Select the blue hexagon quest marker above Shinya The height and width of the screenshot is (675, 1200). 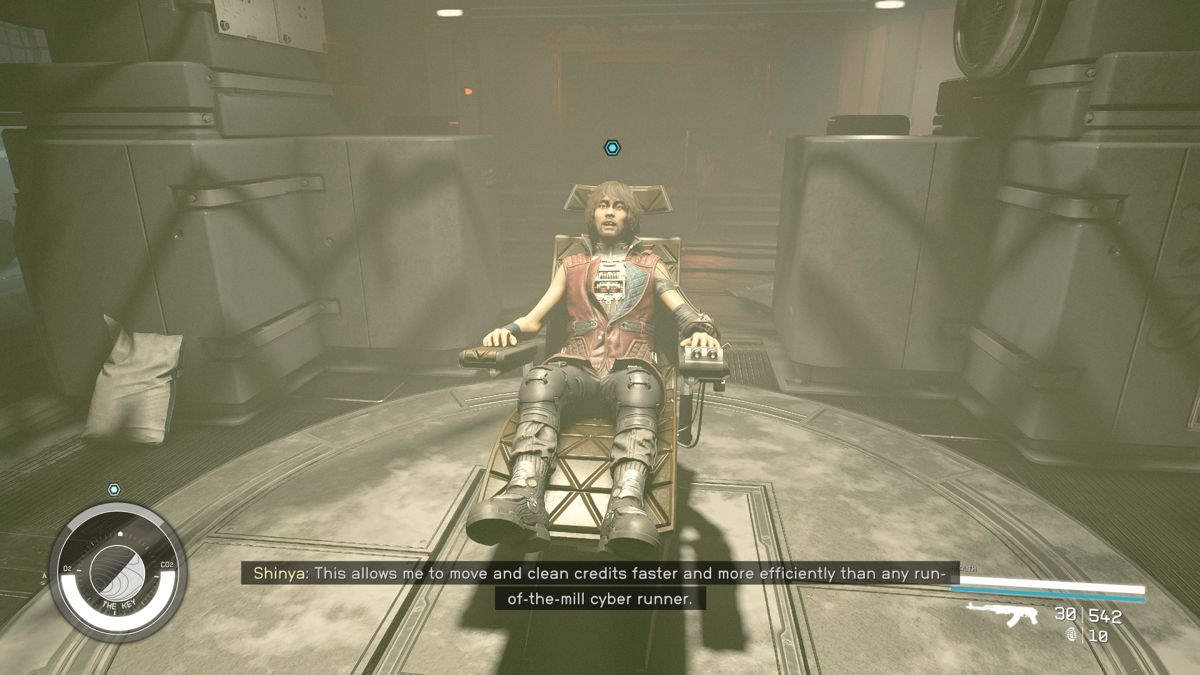pos(612,148)
